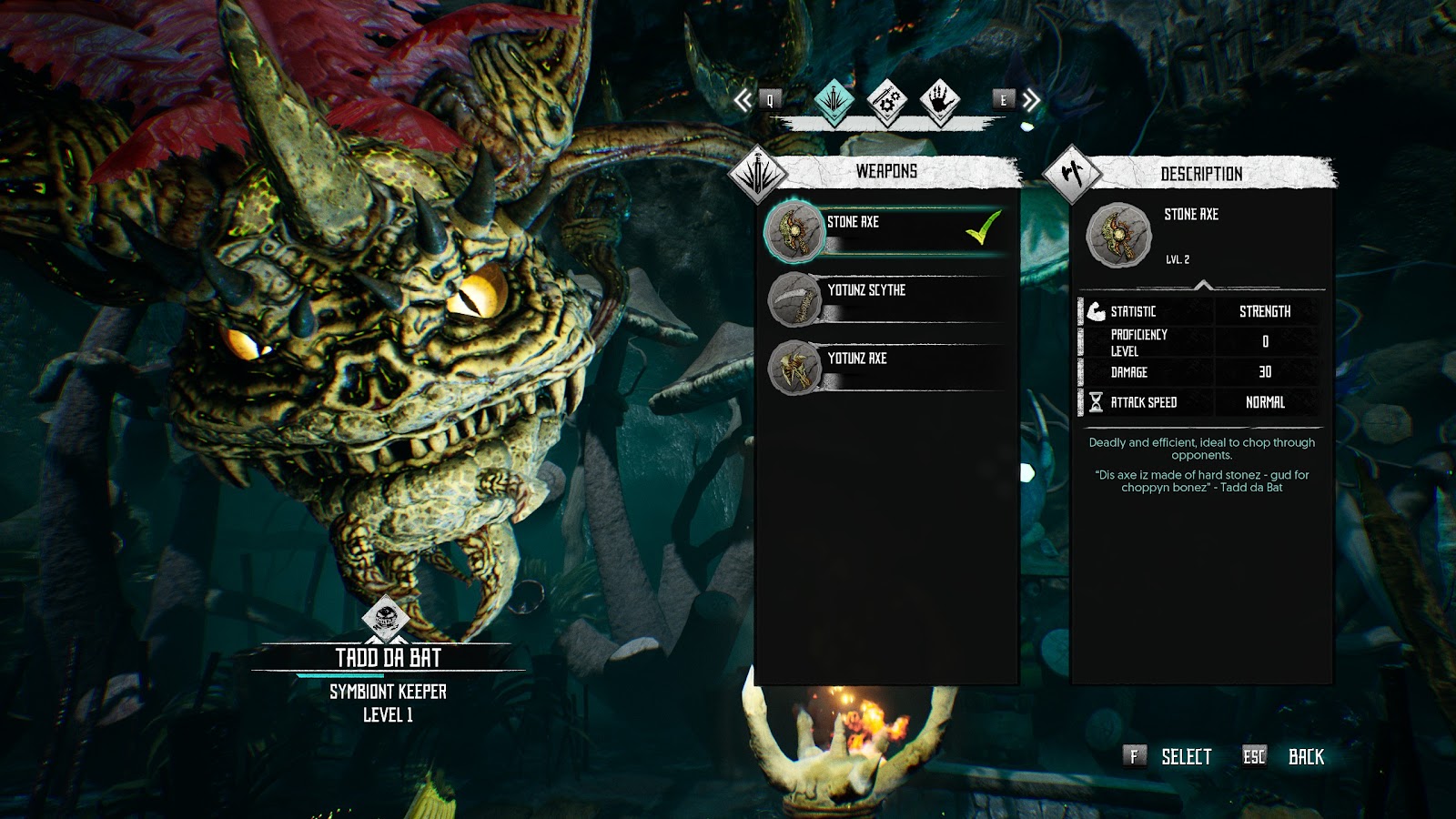Choose the Yotunz Scythe weapon
This screenshot has height=819, width=1456.
point(887,298)
